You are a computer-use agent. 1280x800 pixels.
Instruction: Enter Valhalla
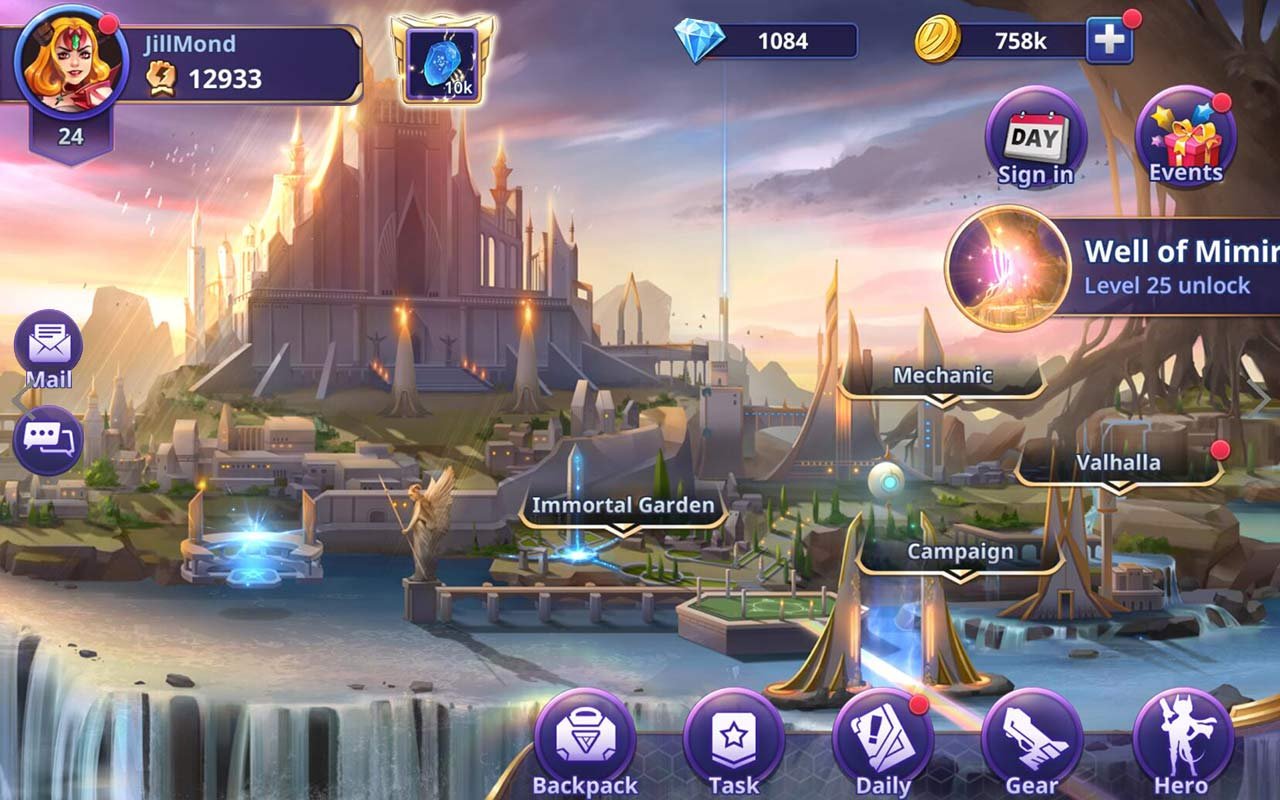tap(1118, 463)
